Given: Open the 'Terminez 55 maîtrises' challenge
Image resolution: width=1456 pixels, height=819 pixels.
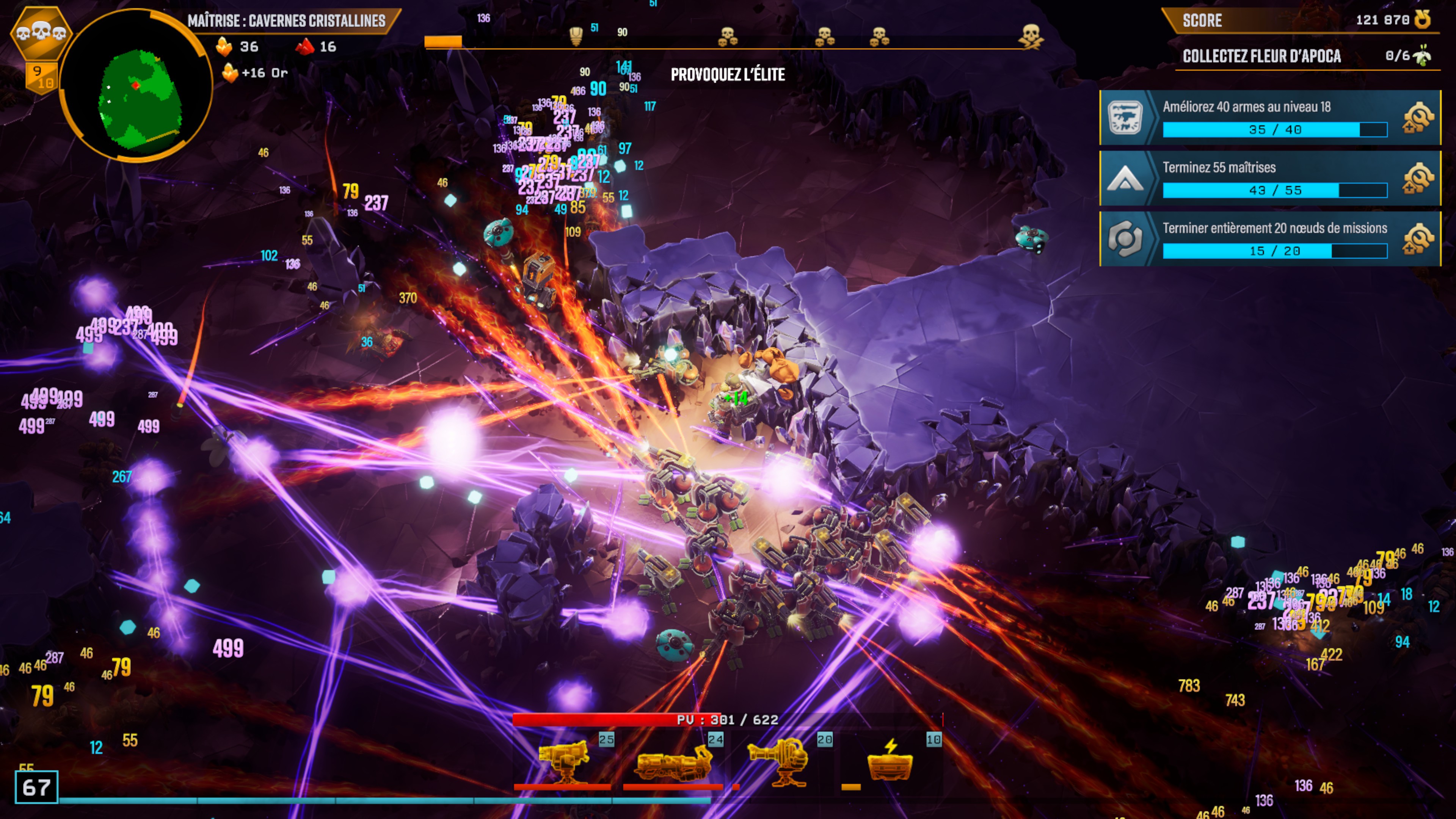Looking at the screenshot, I should [x=1269, y=178].
